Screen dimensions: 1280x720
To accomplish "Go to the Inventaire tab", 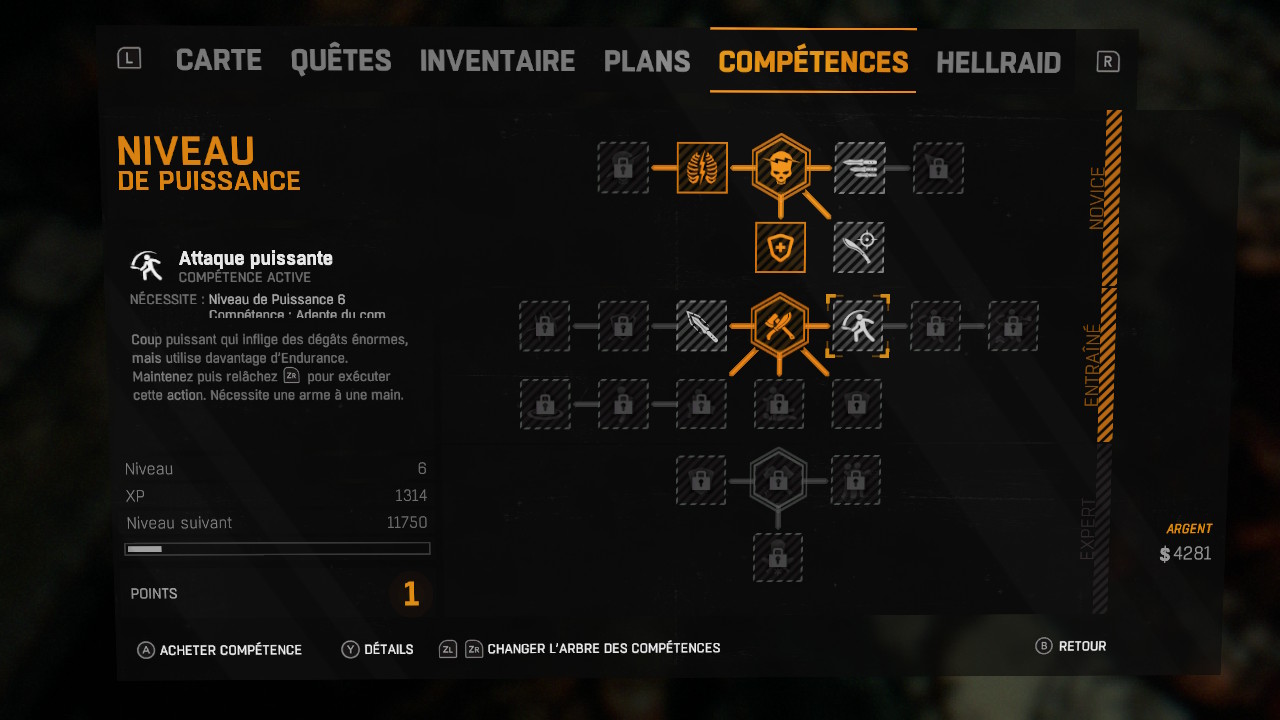I will coord(497,61).
